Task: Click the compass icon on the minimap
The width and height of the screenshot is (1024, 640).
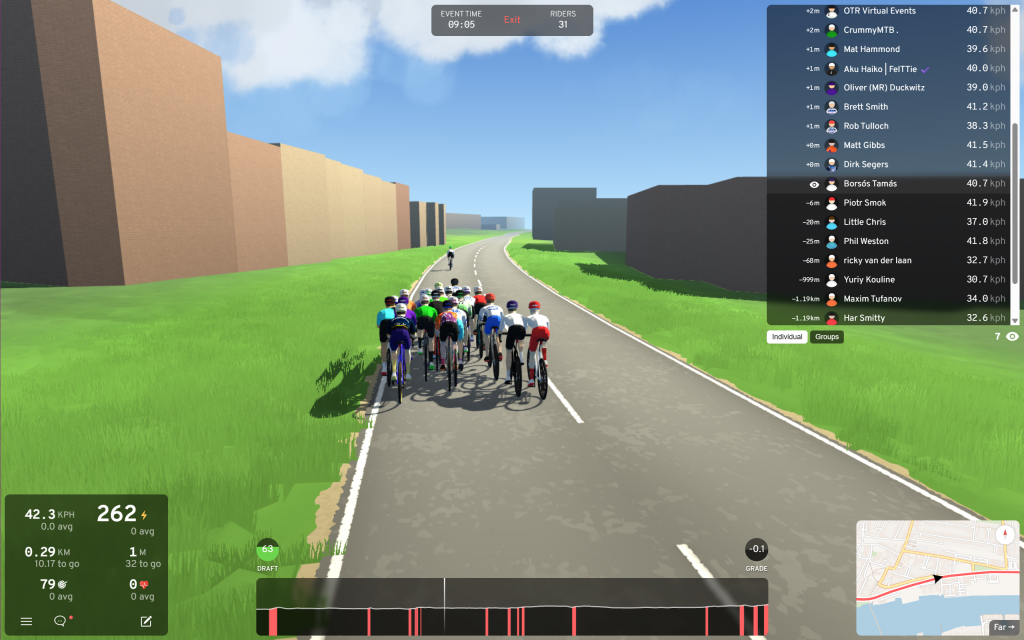Action: [x=1004, y=534]
